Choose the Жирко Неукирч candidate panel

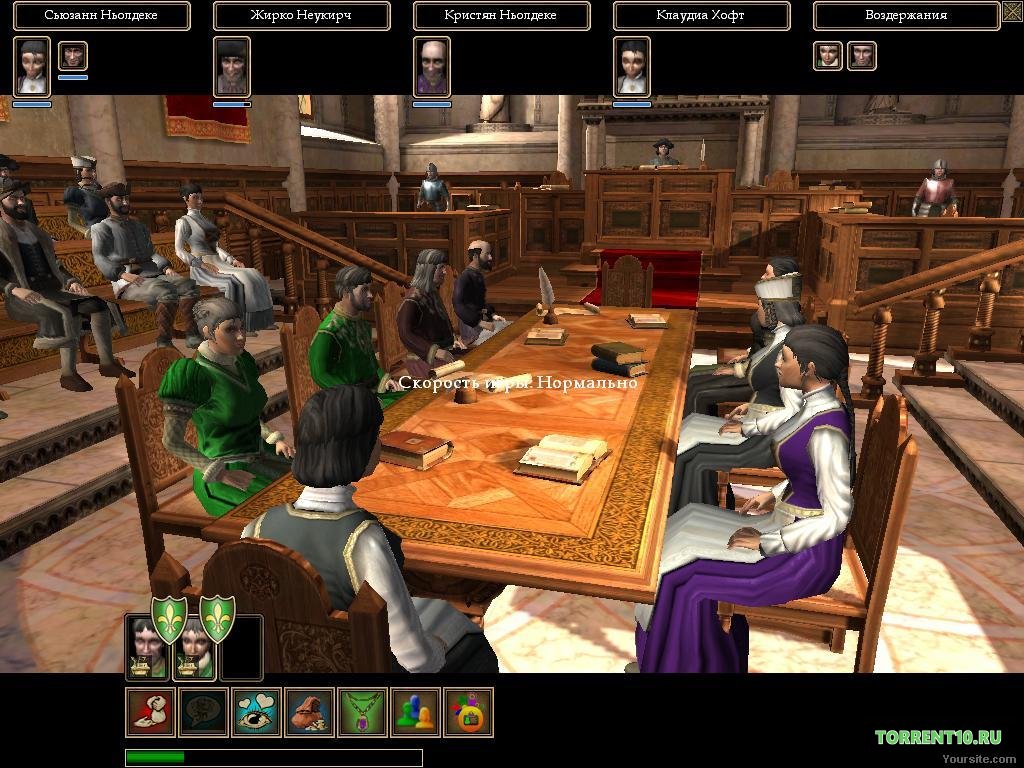301,16
